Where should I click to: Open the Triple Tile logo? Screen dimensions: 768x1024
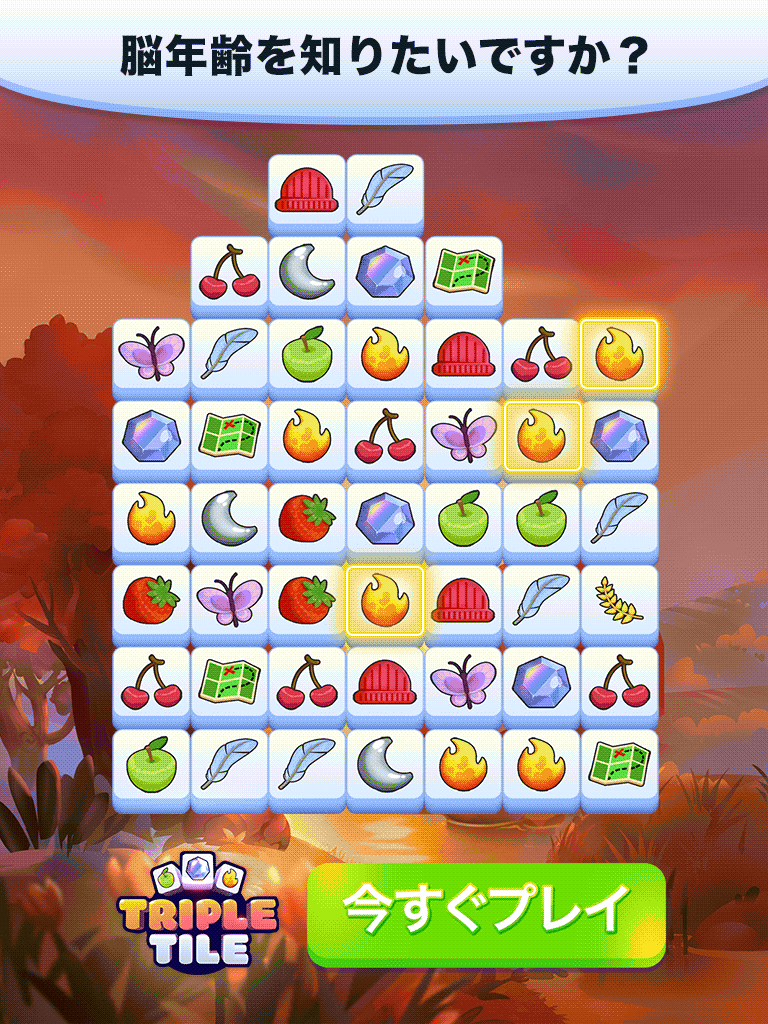[x=197, y=914]
